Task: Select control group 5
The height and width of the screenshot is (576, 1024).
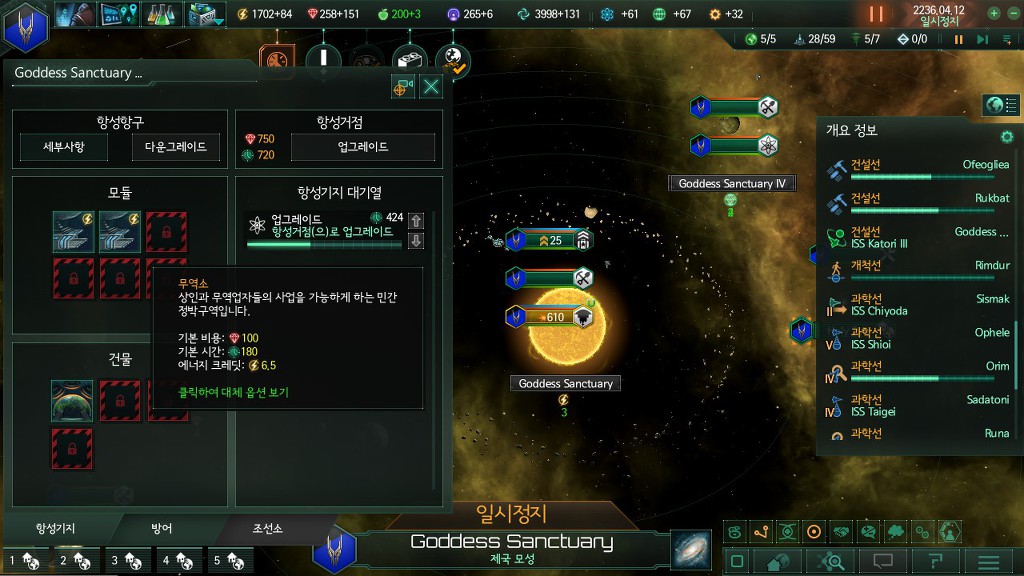Action: pos(228,561)
